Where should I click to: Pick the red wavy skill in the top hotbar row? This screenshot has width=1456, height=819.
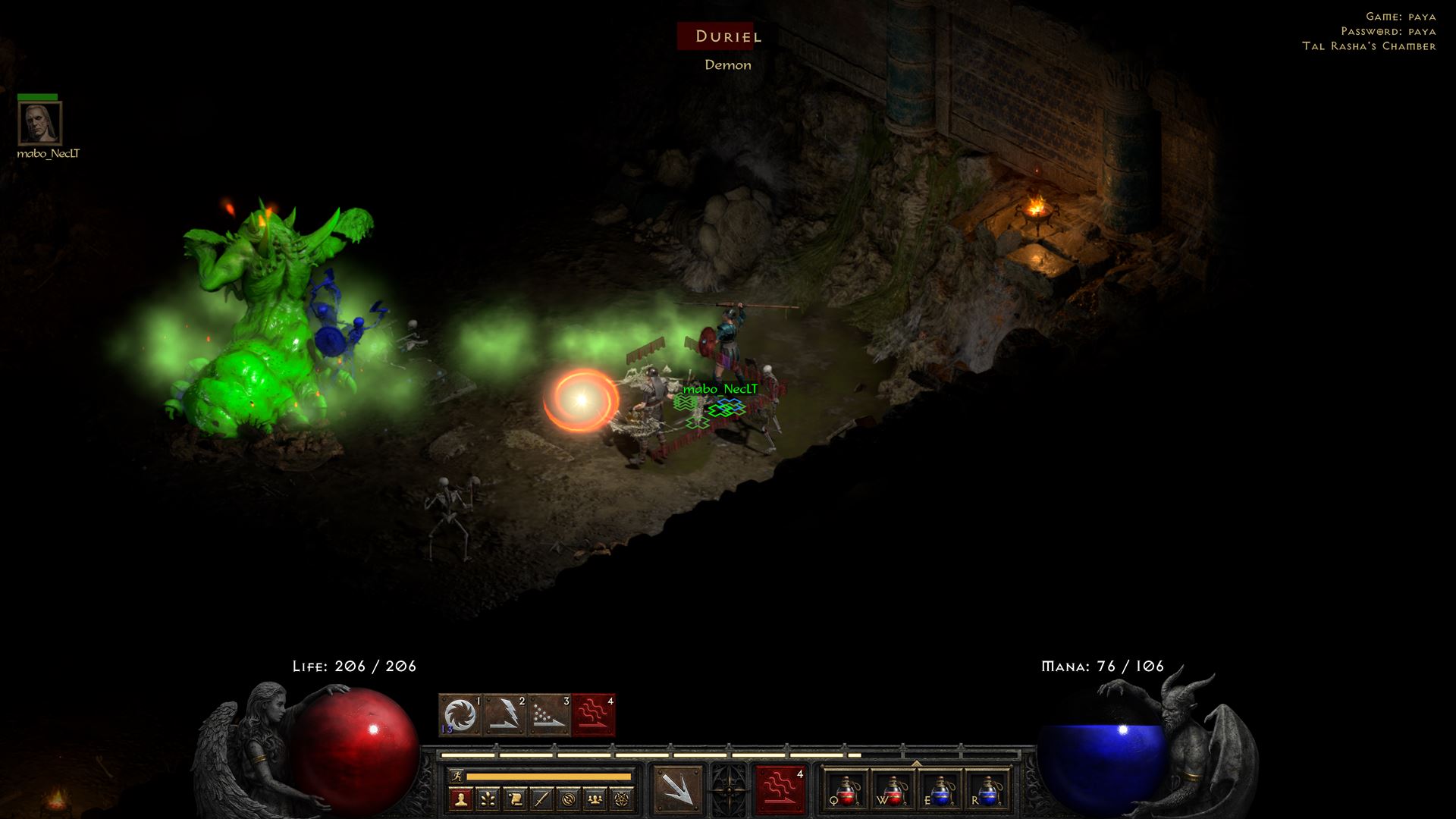[x=594, y=715]
